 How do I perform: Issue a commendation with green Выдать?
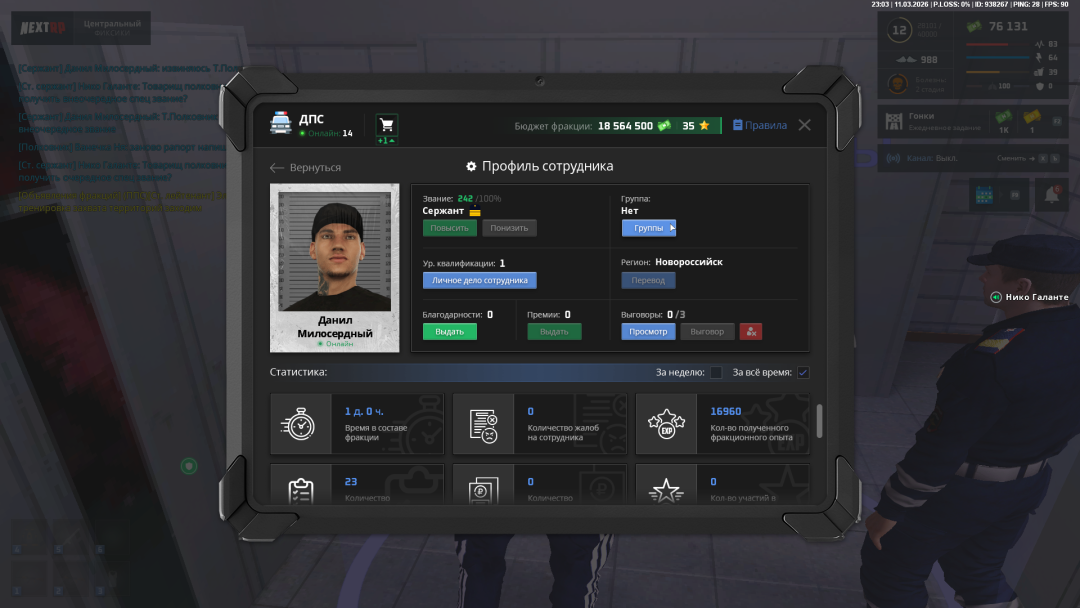[449, 331]
